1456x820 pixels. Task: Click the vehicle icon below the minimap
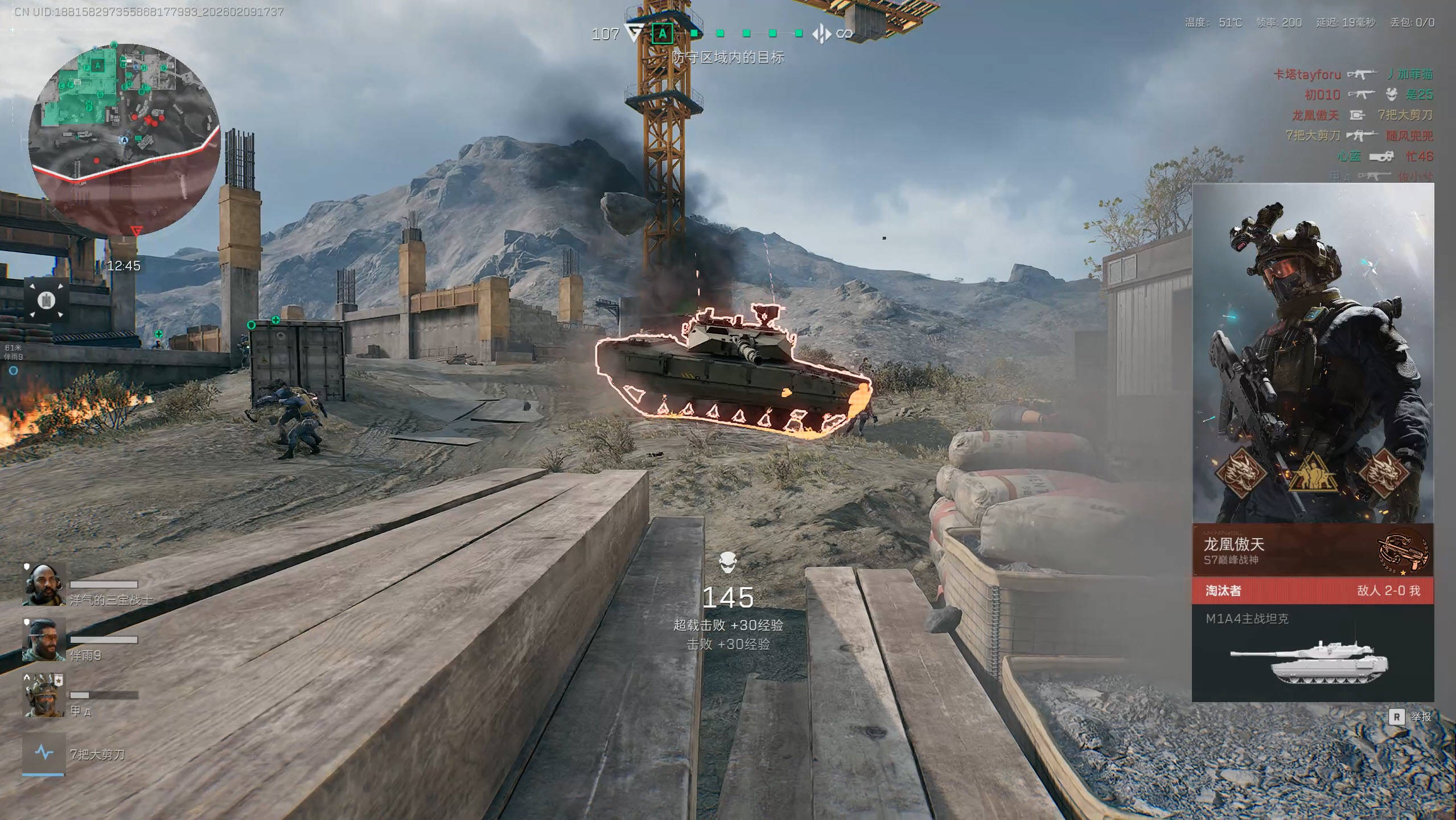click(46, 300)
